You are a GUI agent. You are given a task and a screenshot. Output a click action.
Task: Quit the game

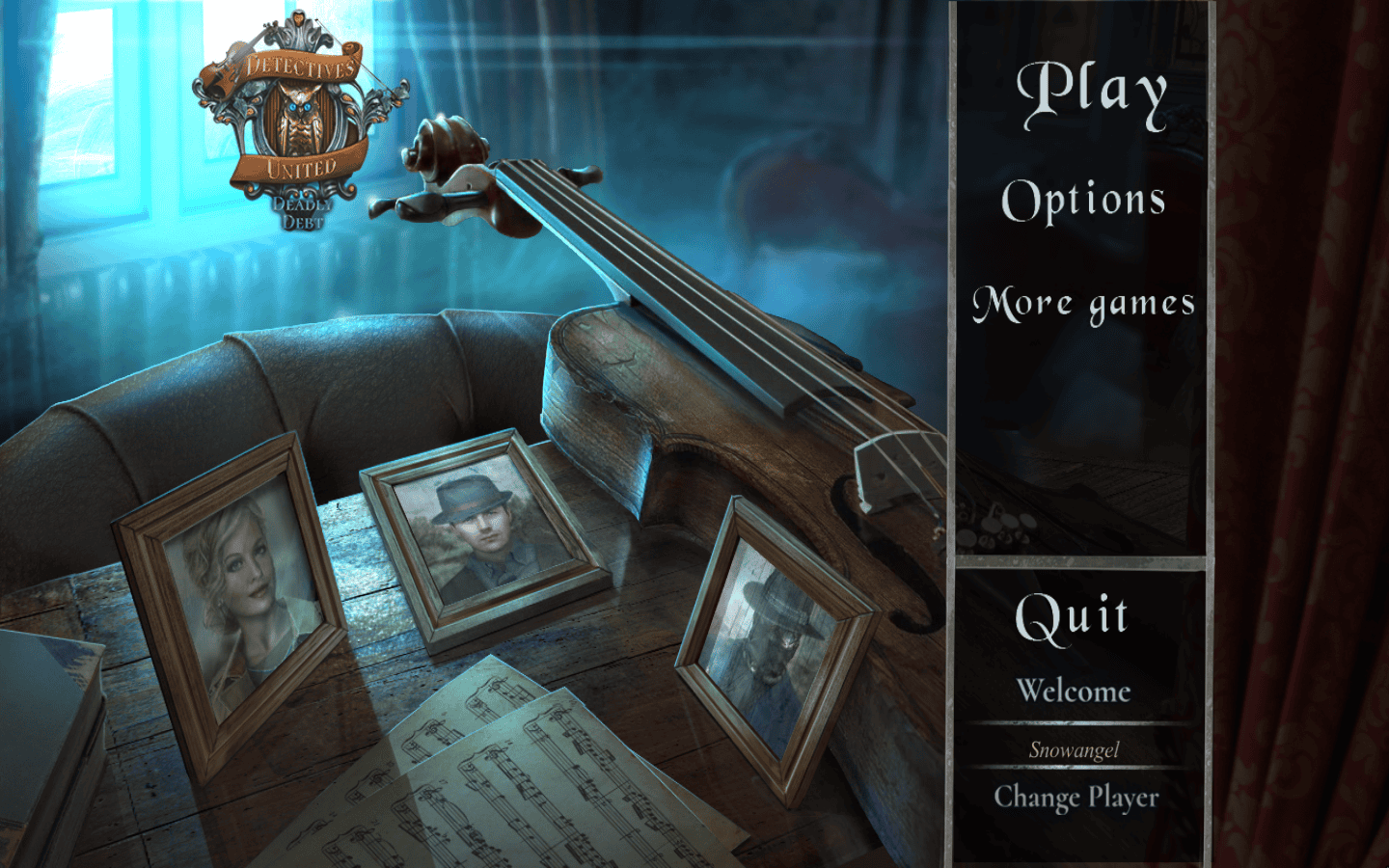[1072, 616]
